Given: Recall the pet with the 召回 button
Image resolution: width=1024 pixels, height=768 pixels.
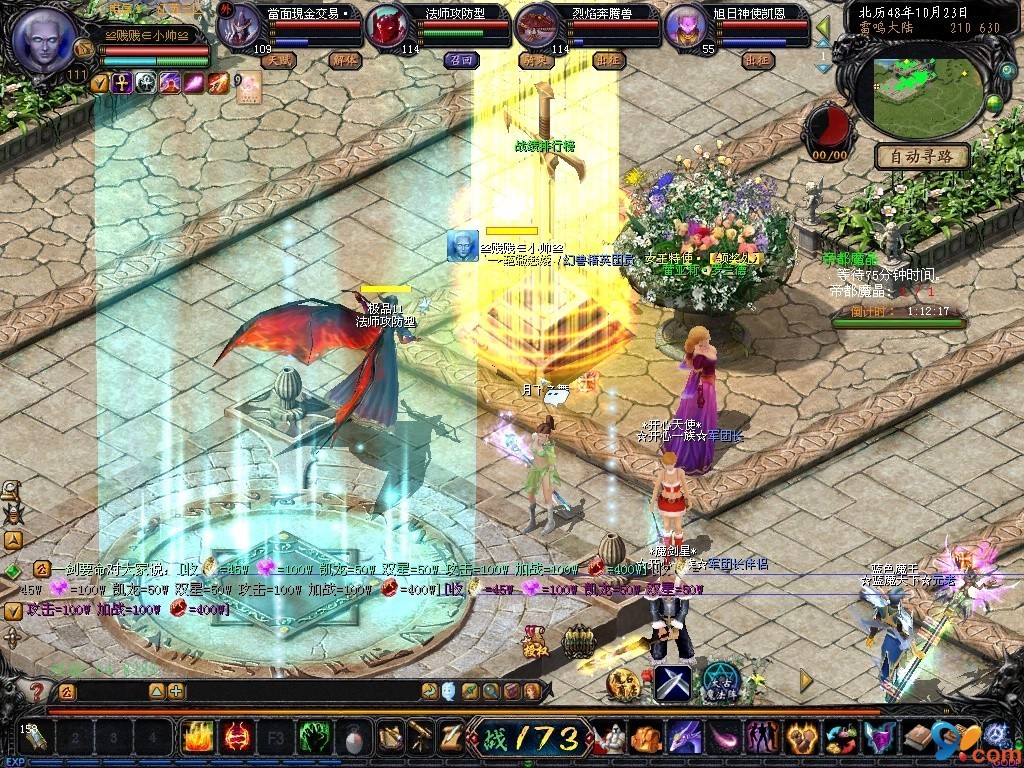Looking at the screenshot, I should pyautogui.click(x=462, y=60).
